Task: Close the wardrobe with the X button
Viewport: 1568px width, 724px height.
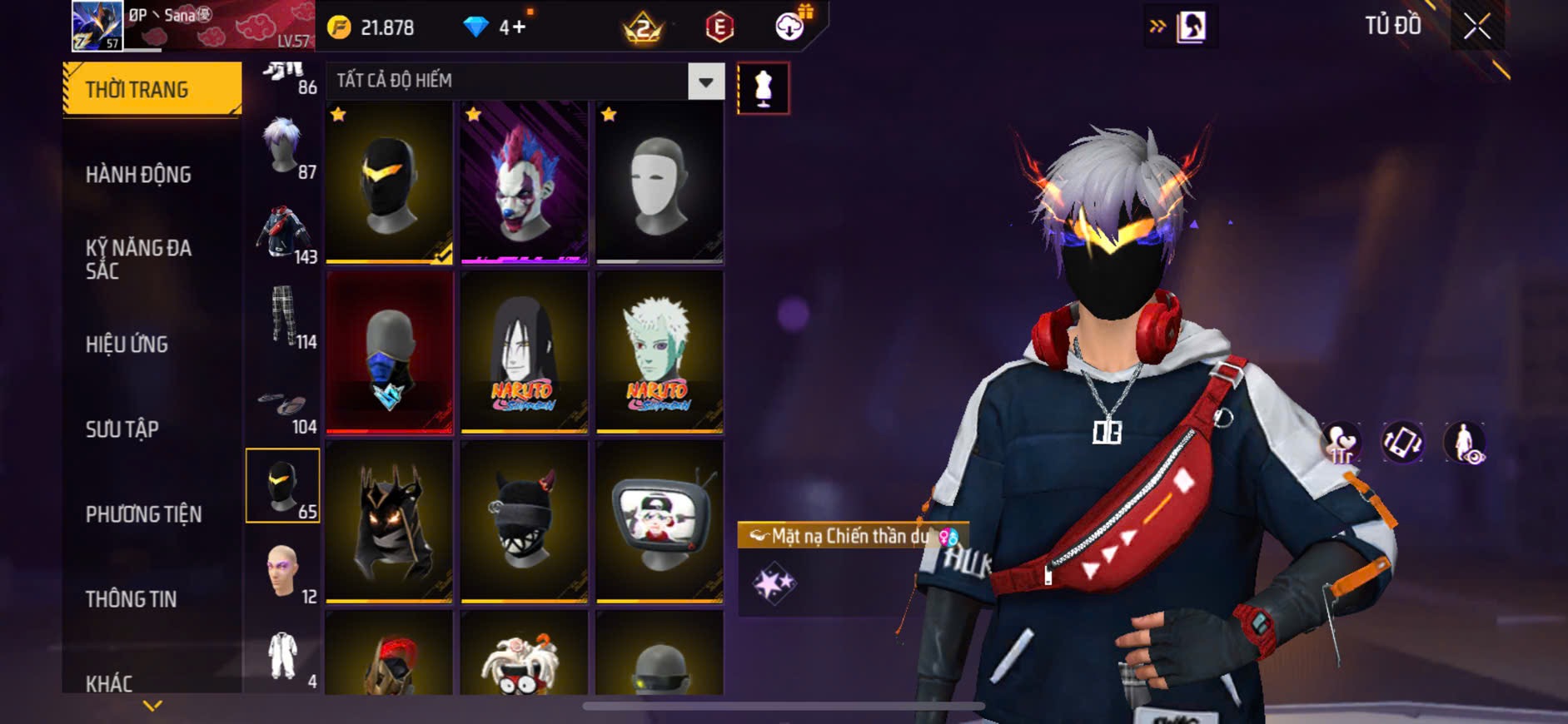Action: (1476, 27)
